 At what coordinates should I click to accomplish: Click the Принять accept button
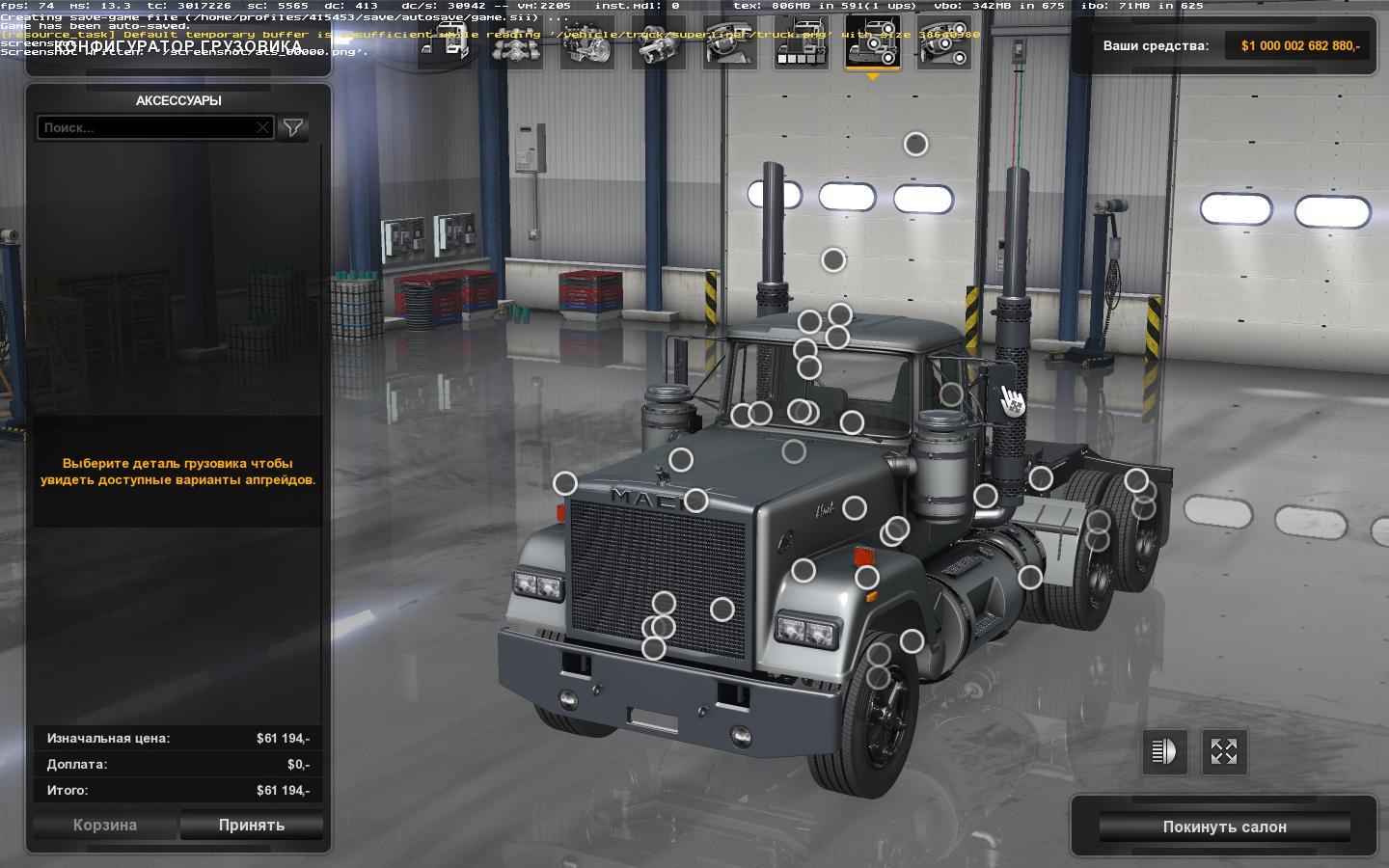251,825
